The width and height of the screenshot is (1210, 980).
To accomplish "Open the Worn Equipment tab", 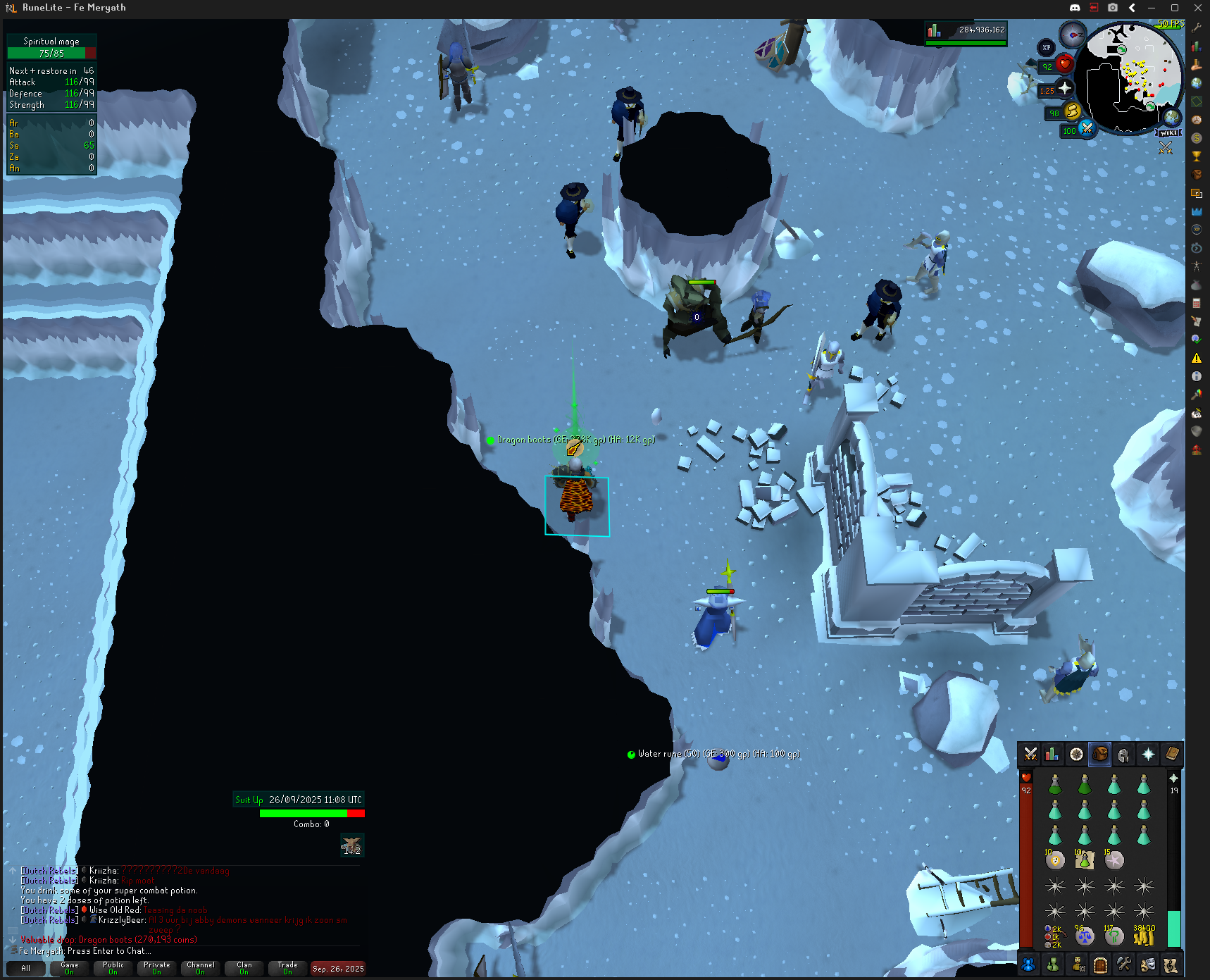I will tap(1124, 755).
